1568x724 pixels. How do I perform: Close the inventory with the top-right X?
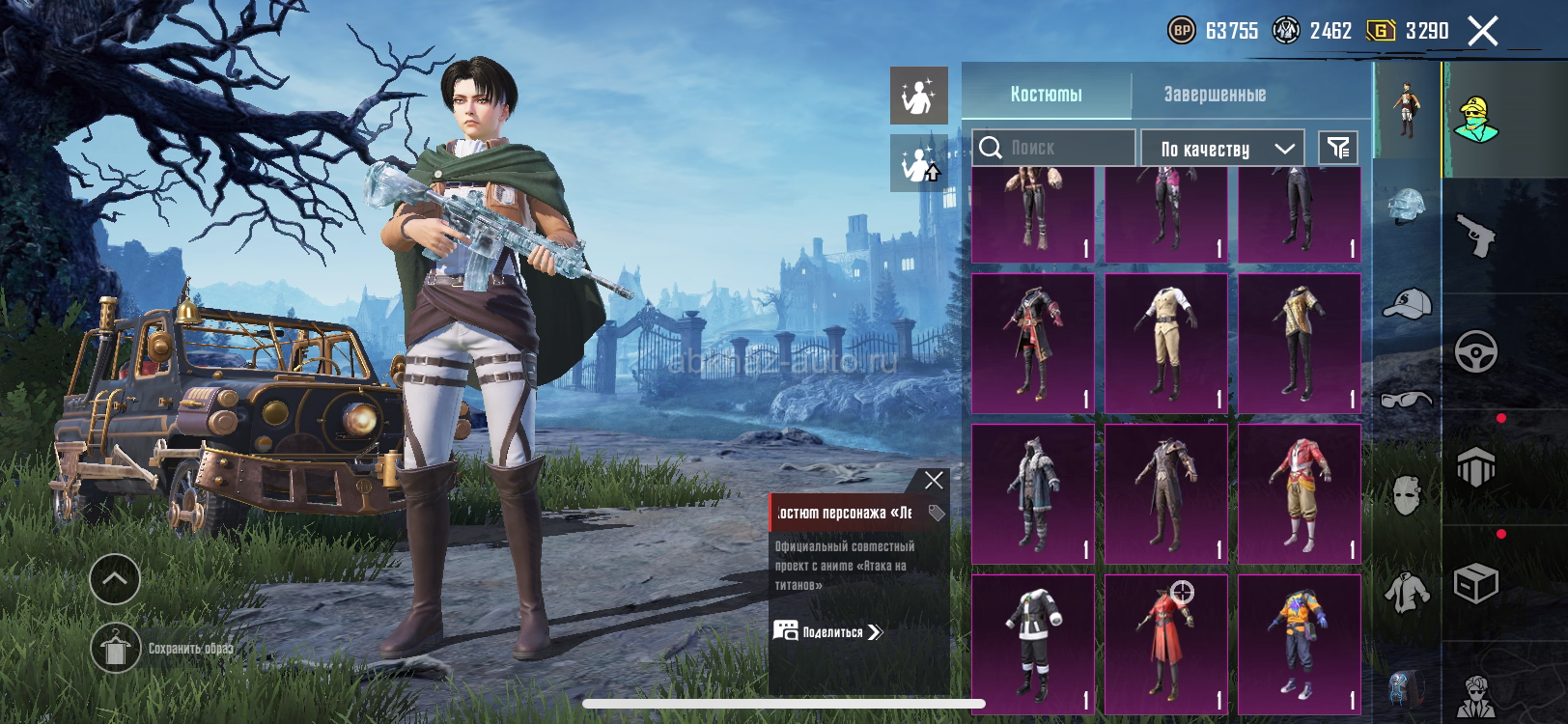(x=1483, y=31)
